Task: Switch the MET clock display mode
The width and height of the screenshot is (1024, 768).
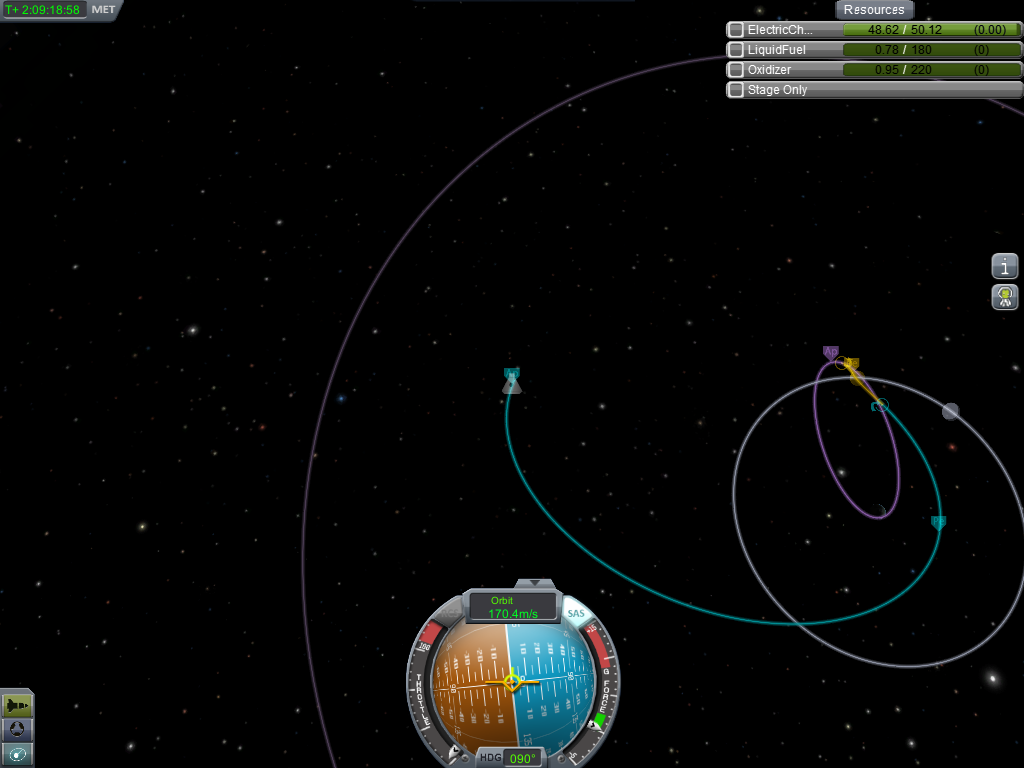Action: [103, 10]
